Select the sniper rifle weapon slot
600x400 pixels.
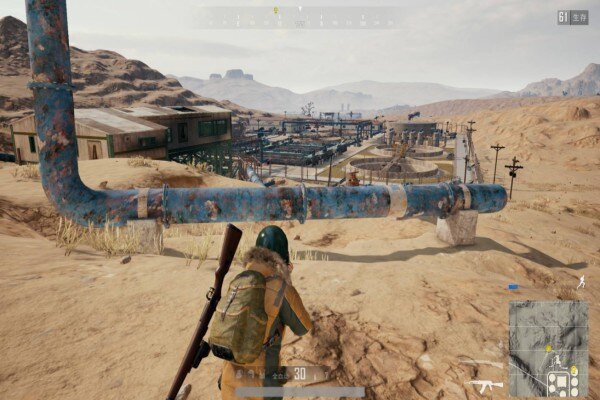480,362
